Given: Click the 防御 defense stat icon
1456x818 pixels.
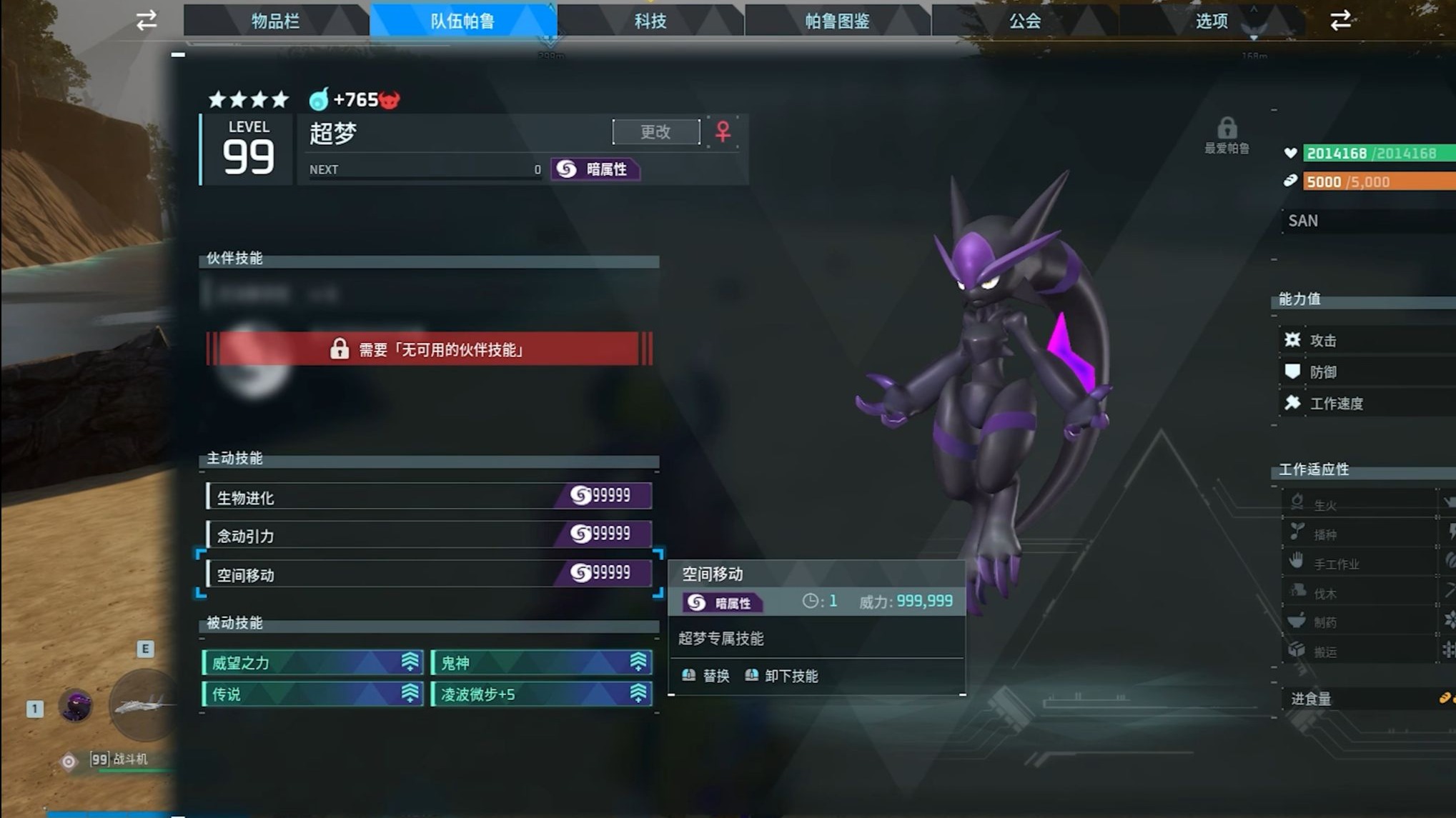Looking at the screenshot, I should (1294, 371).
